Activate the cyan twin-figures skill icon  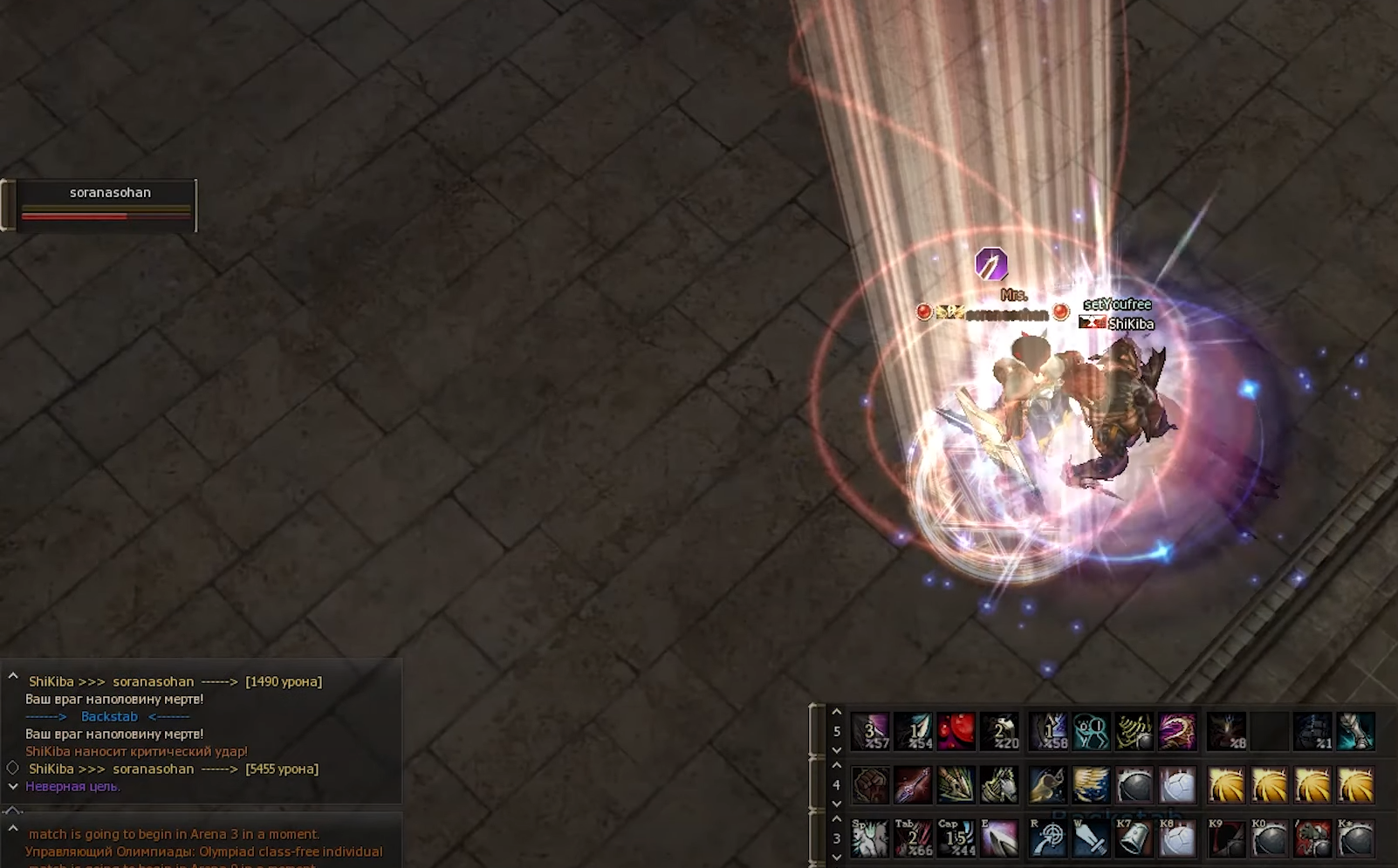(x=1091, y=731)
